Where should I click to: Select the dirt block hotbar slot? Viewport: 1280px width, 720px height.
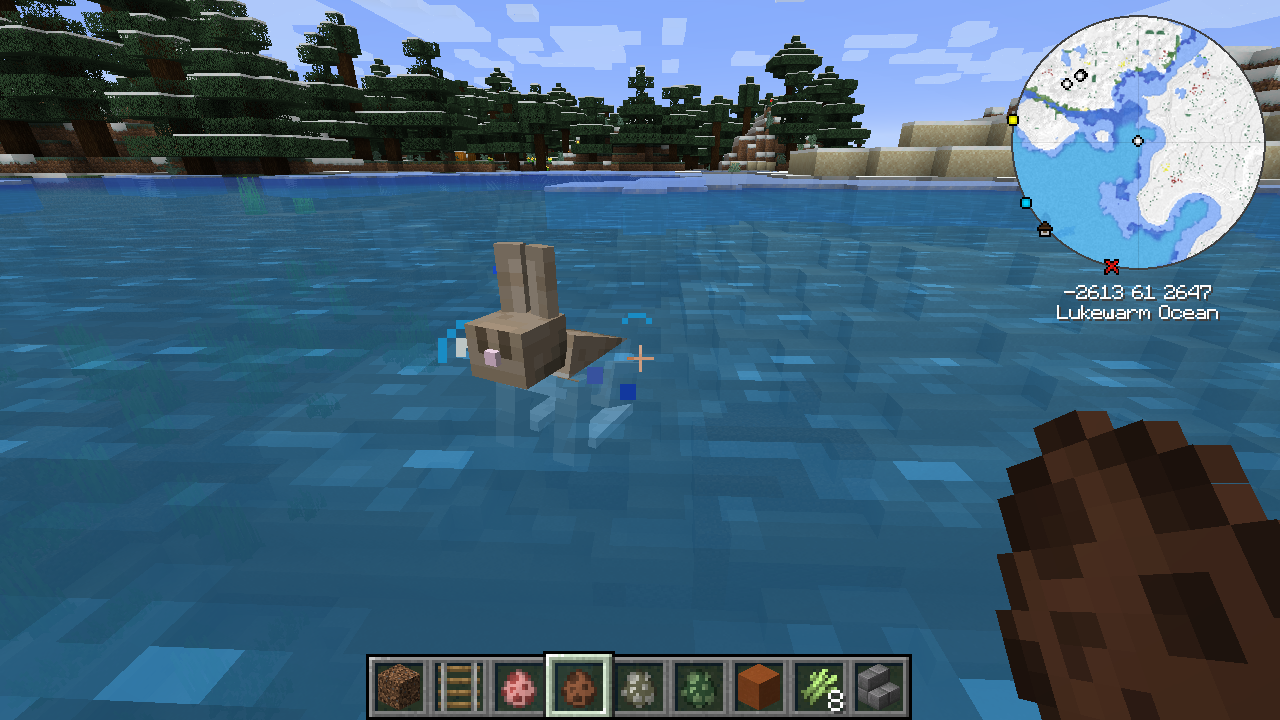[x=398, y=687]
